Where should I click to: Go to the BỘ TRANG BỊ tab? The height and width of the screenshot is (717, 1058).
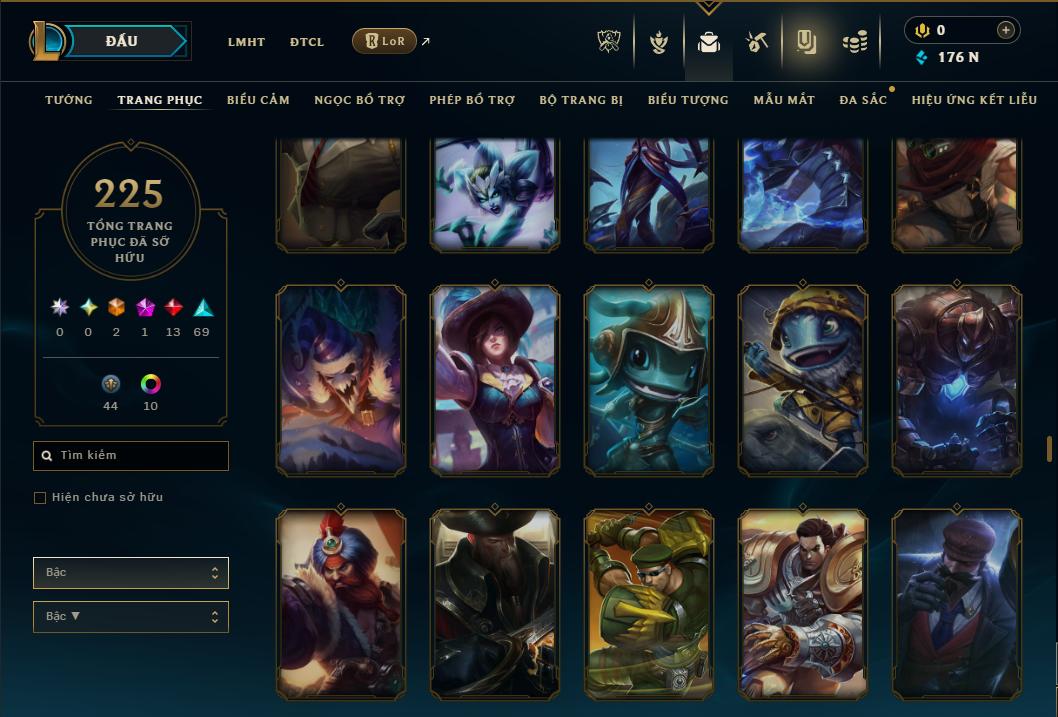pos(581,100)
